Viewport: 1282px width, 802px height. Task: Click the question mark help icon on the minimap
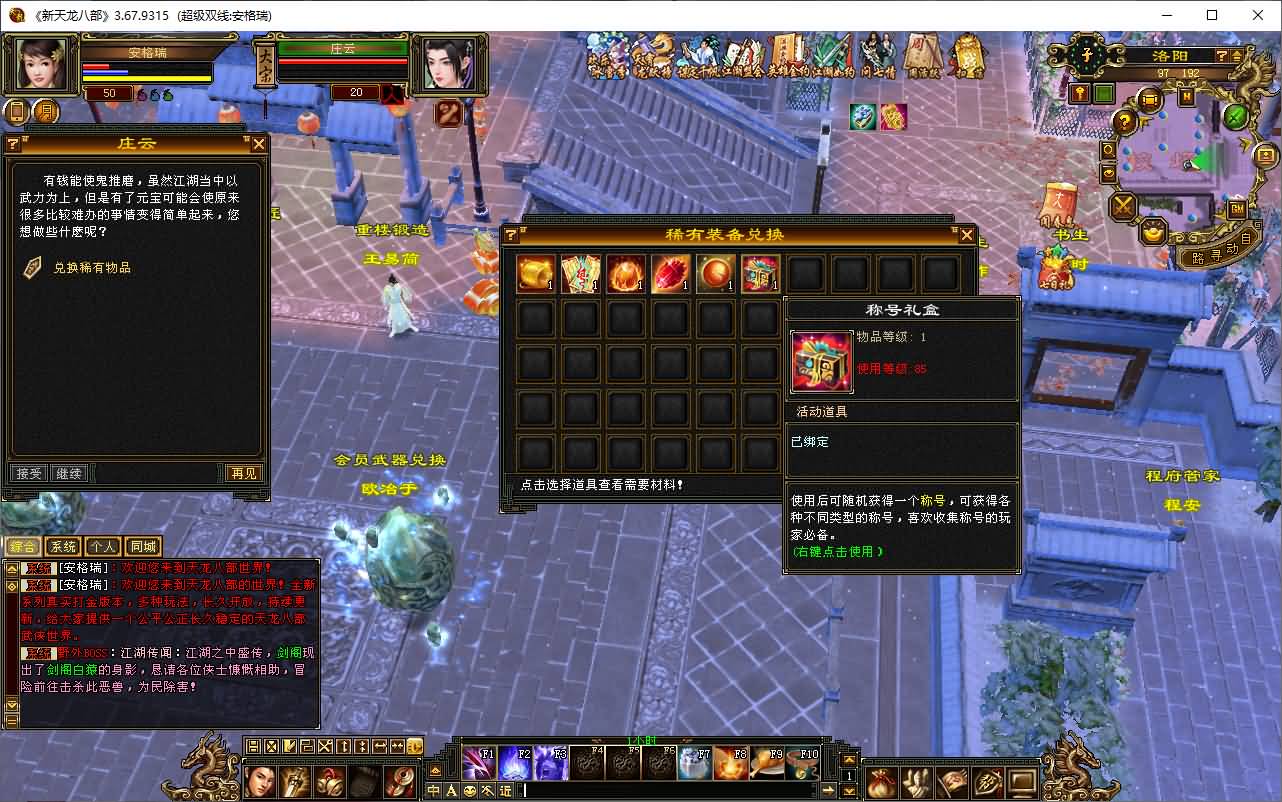[1123, 121]
